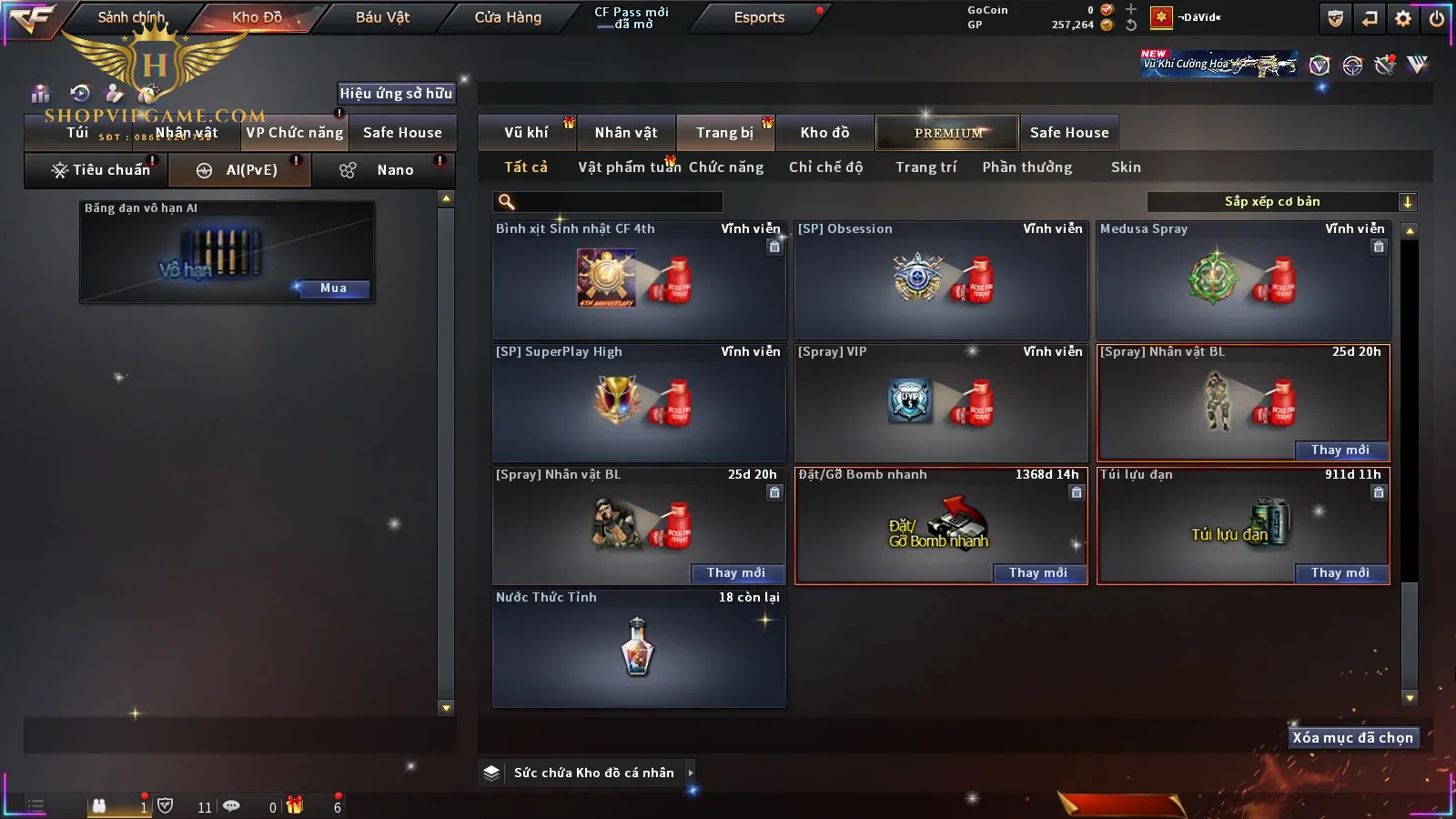
Task: Renew the Đặt/Gỡ Bomb nhanh item
Action: pyautogui.click(x=1038, y=573)
